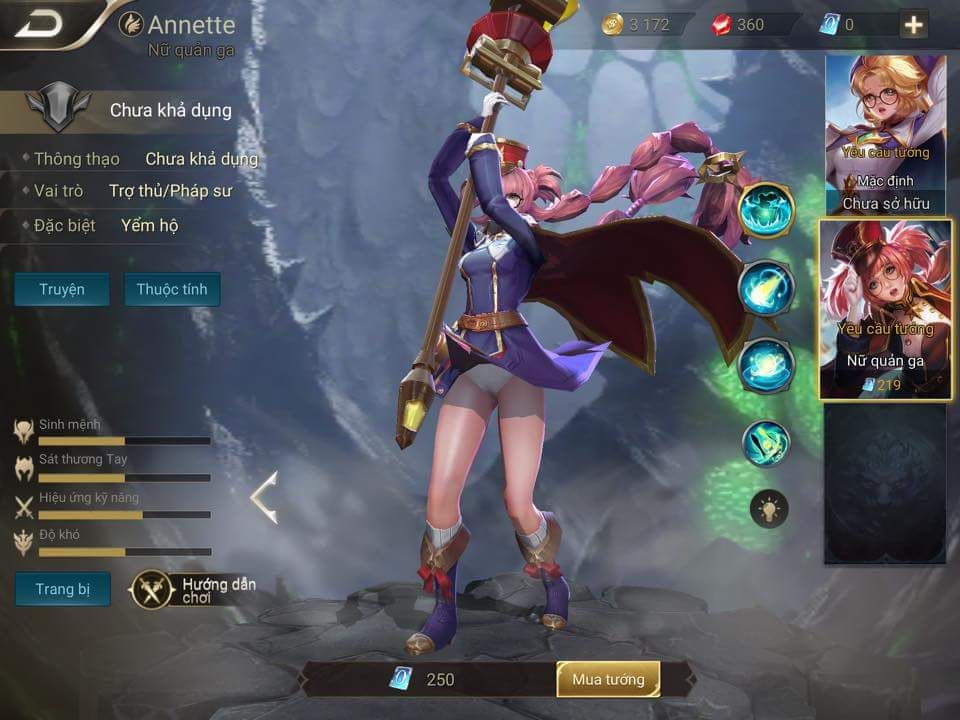The height and width of the screenshot is (720, 960).
Task: Switch to previous hero with left arrow
Action: pos(264,498)
